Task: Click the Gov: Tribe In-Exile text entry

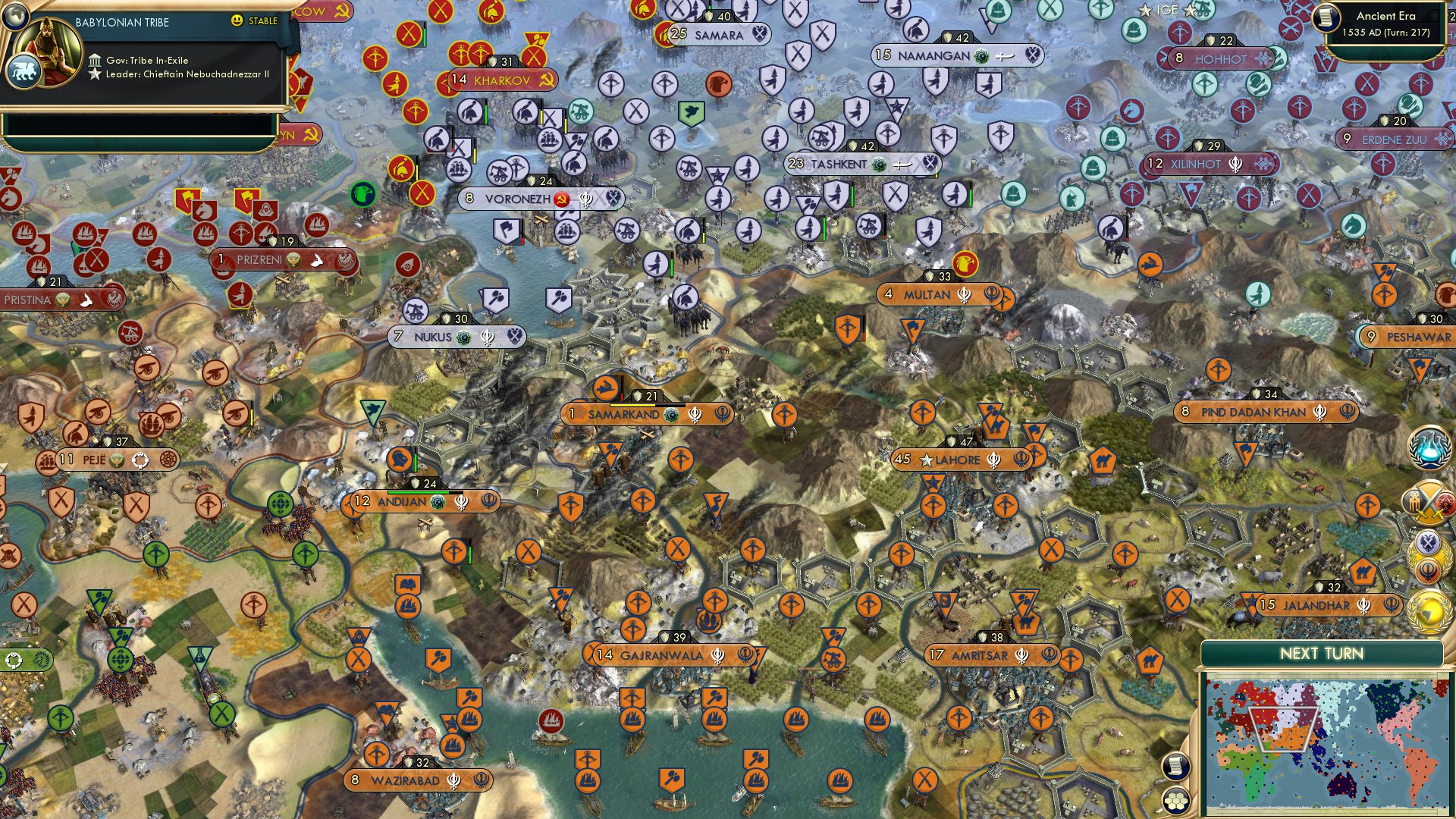Action: pyautogui.click(x=148, y=61)
